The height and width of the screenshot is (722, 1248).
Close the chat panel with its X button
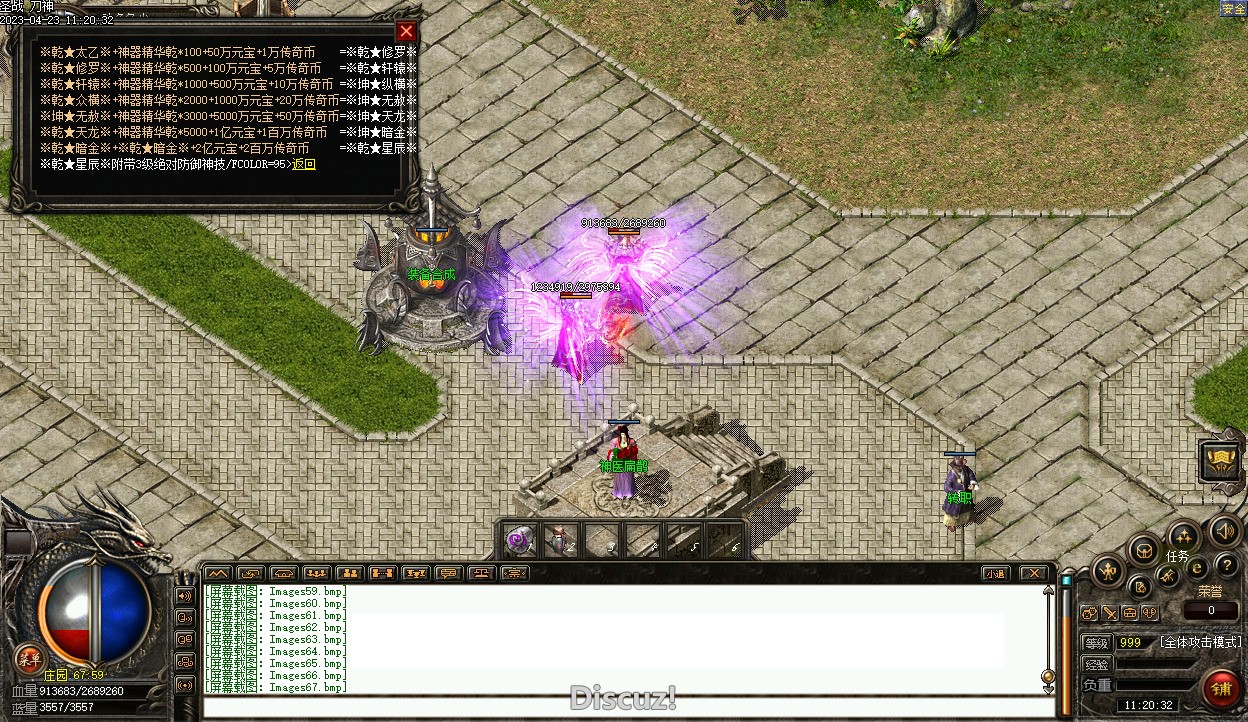coord(1033,573)
